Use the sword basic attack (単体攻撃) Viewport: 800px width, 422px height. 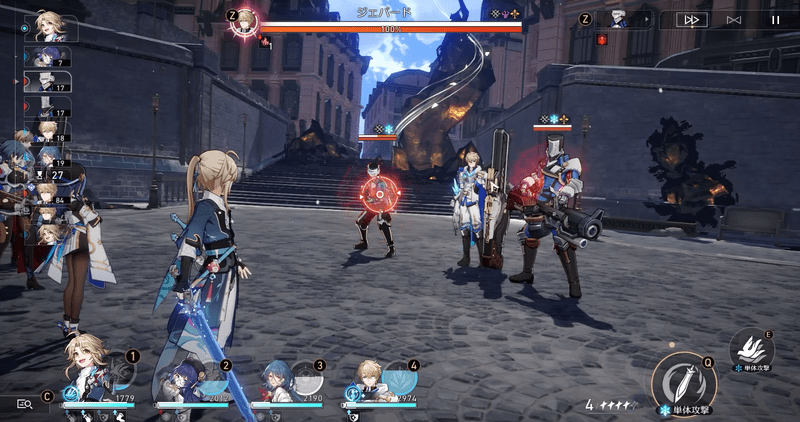[683, 383]
